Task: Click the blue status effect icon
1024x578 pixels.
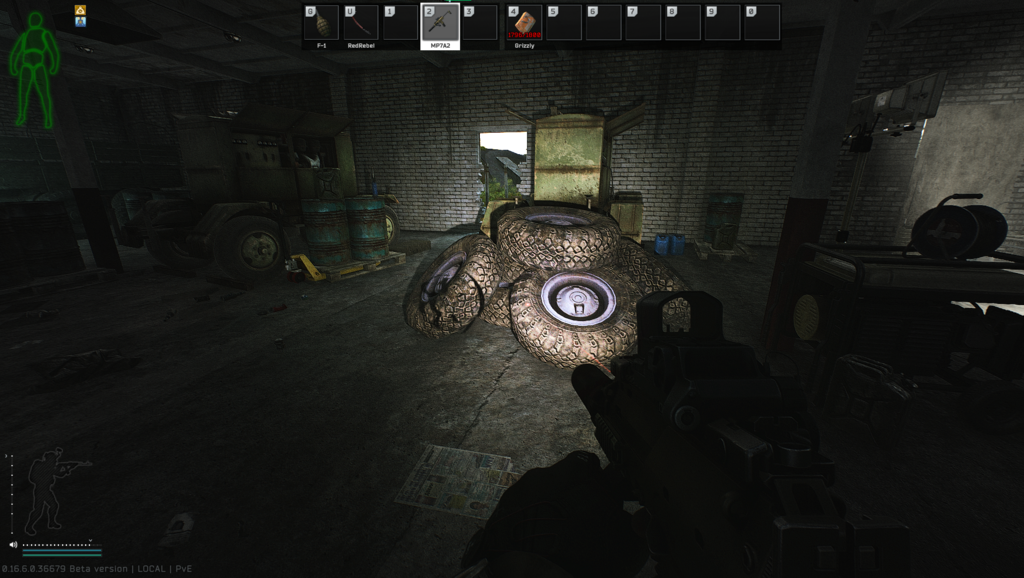Action: (x=80, y=21)
